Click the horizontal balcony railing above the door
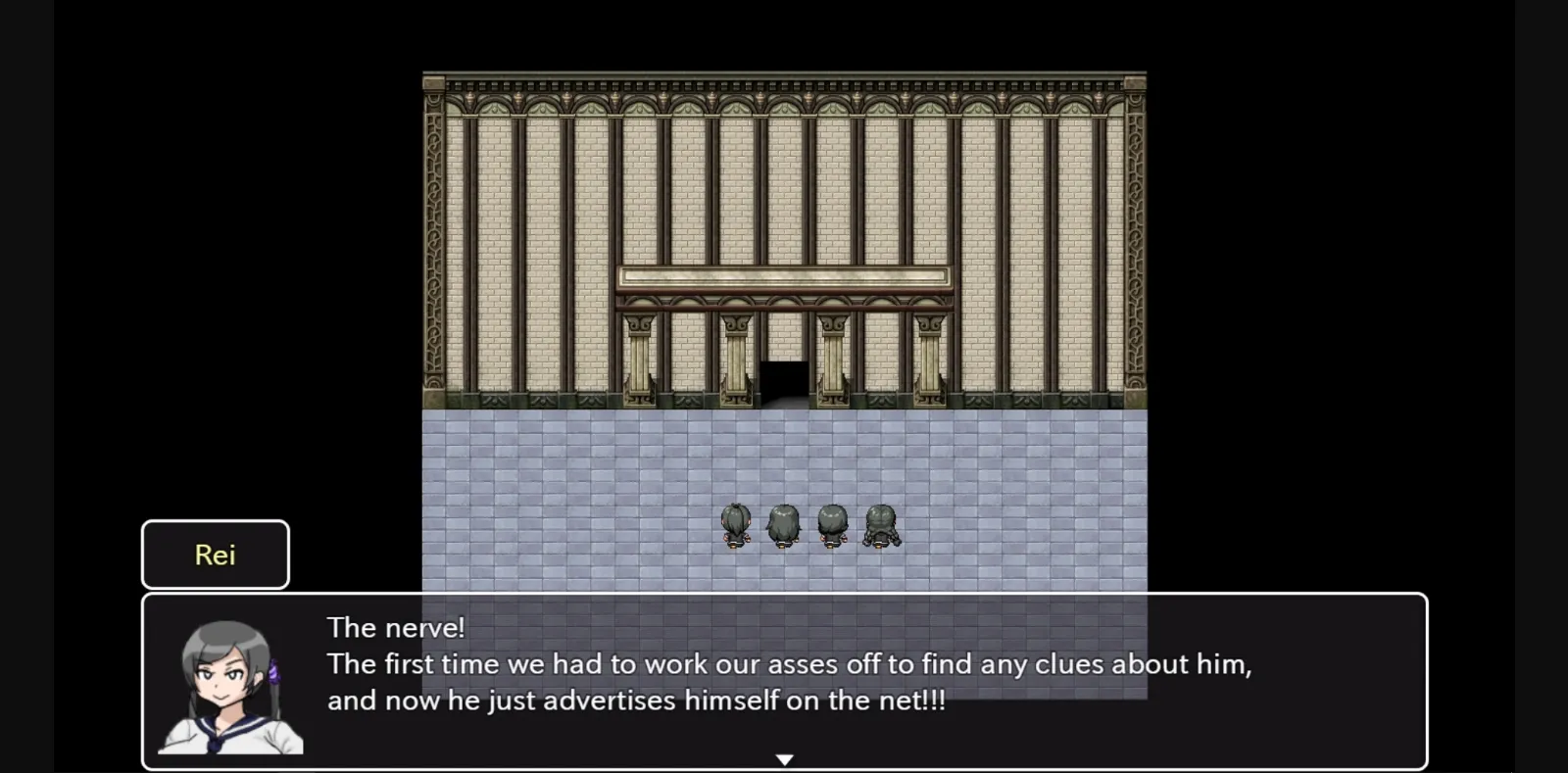Image resolution: width=1568 pixels, height=773 pixels. [783, 276]
